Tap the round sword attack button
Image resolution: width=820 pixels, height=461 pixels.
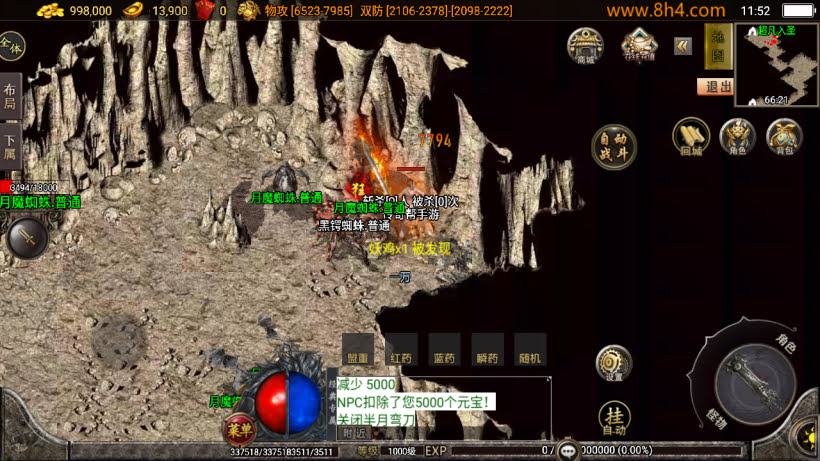27,238
